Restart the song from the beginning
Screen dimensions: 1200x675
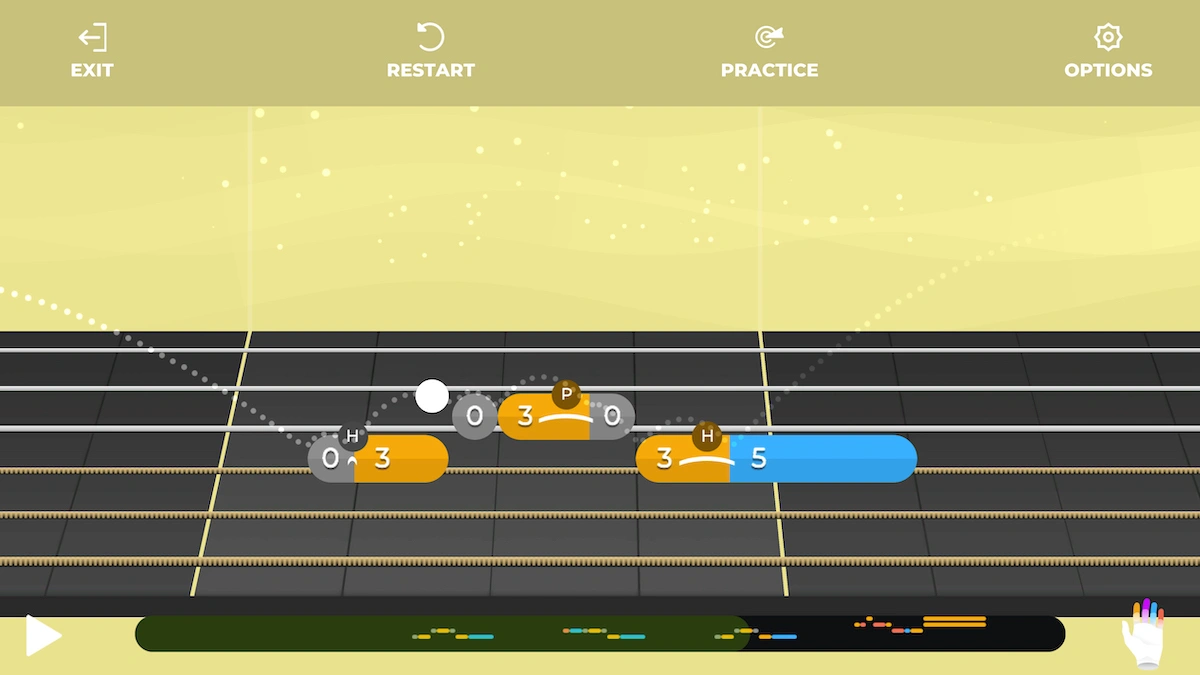click(430, 52)
